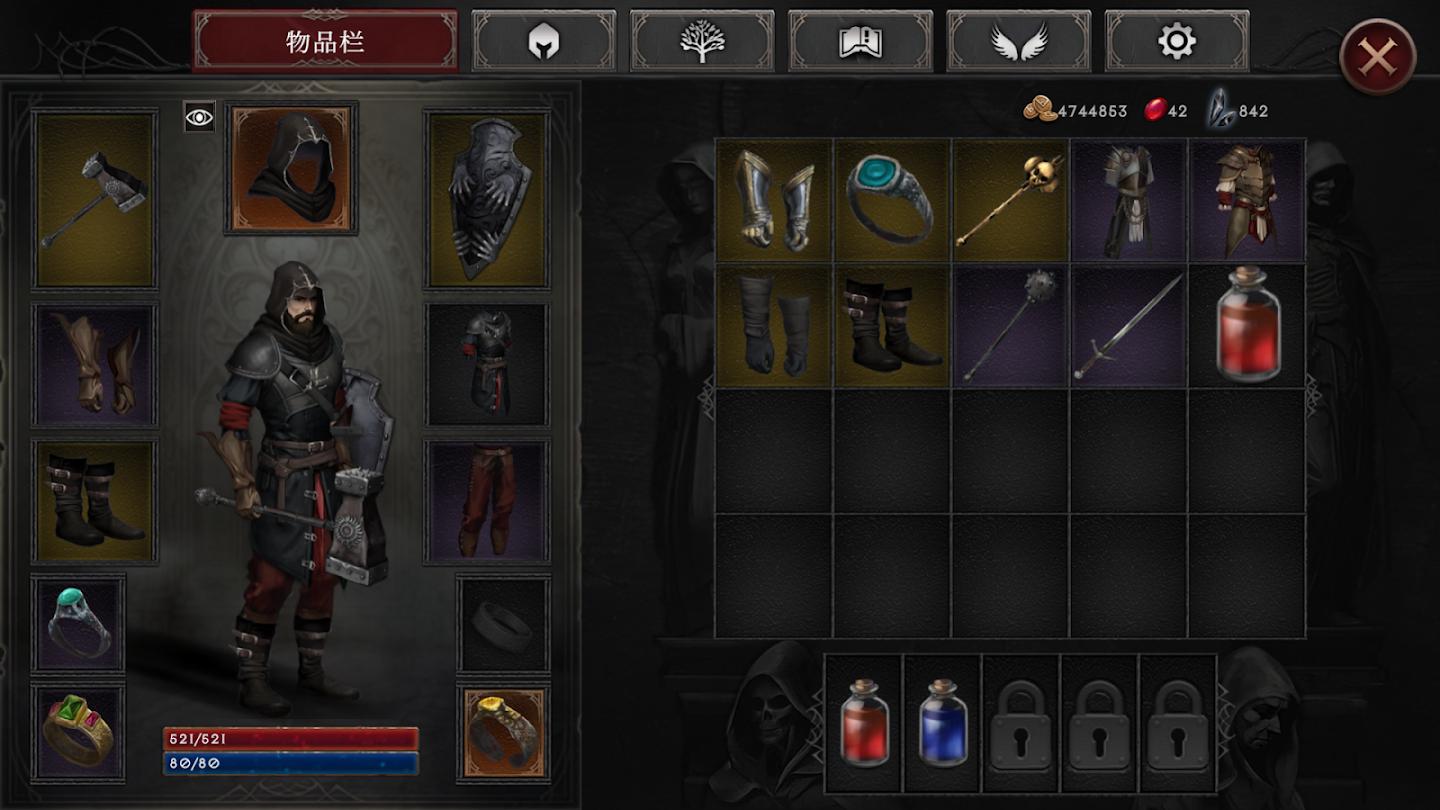Switch to the helmet equipment tab

point(544,42)
